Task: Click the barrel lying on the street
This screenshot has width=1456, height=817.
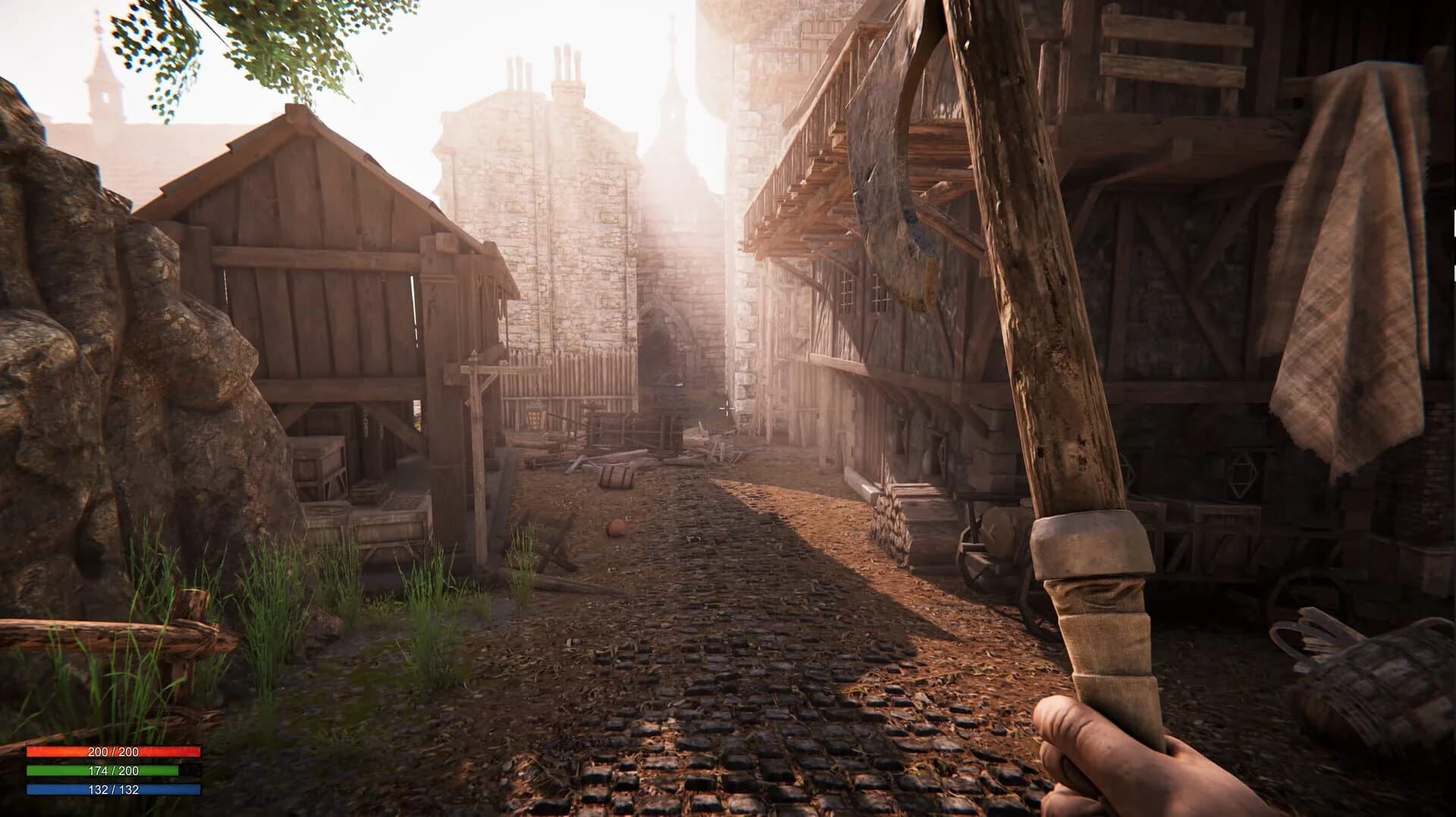Action: tap(618, 476)
